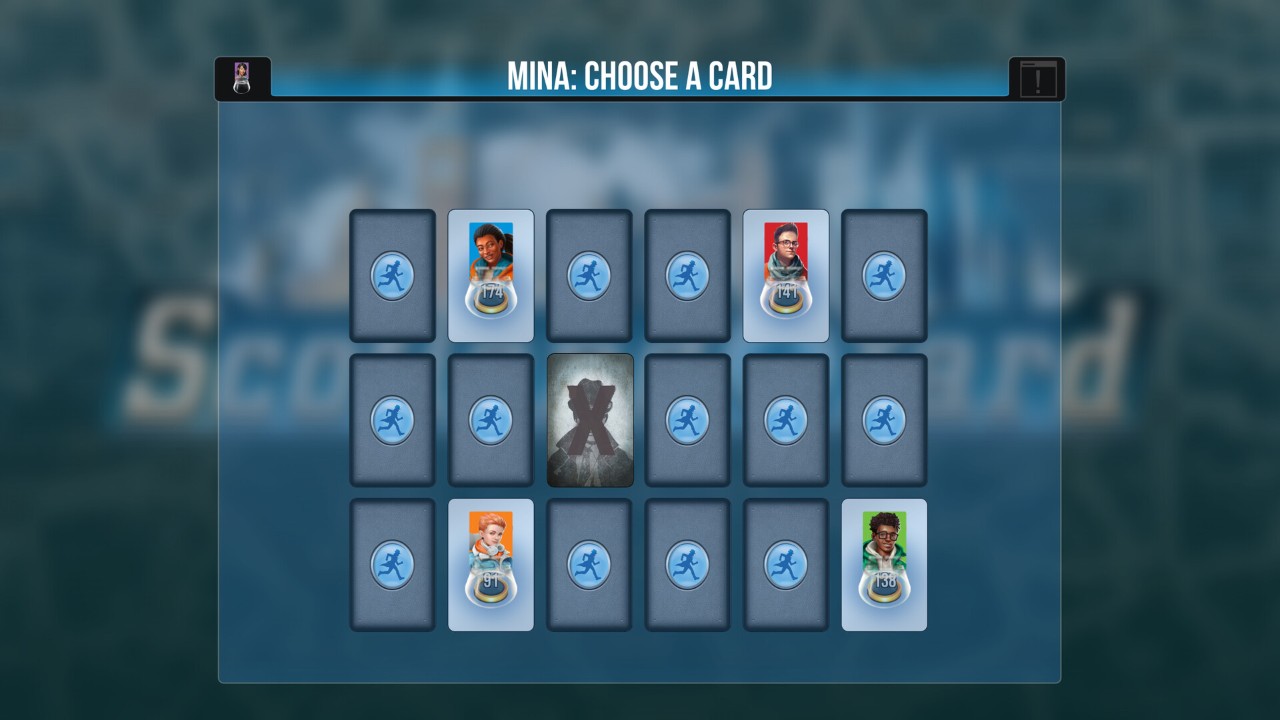
Task: Click the runner icon, first card of middle row
Action: [x=392, y=420]
